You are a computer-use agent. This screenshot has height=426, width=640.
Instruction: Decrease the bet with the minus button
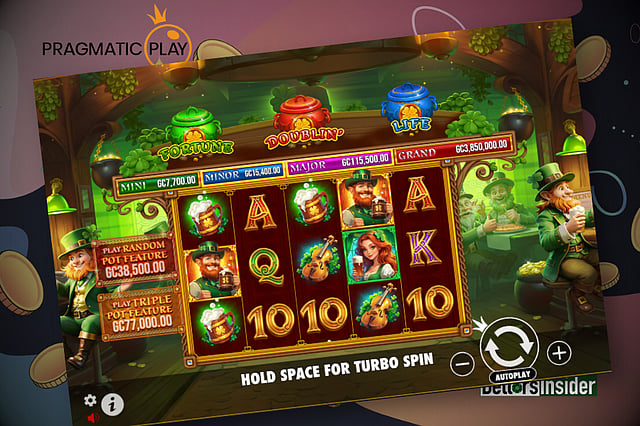point(461,362)
